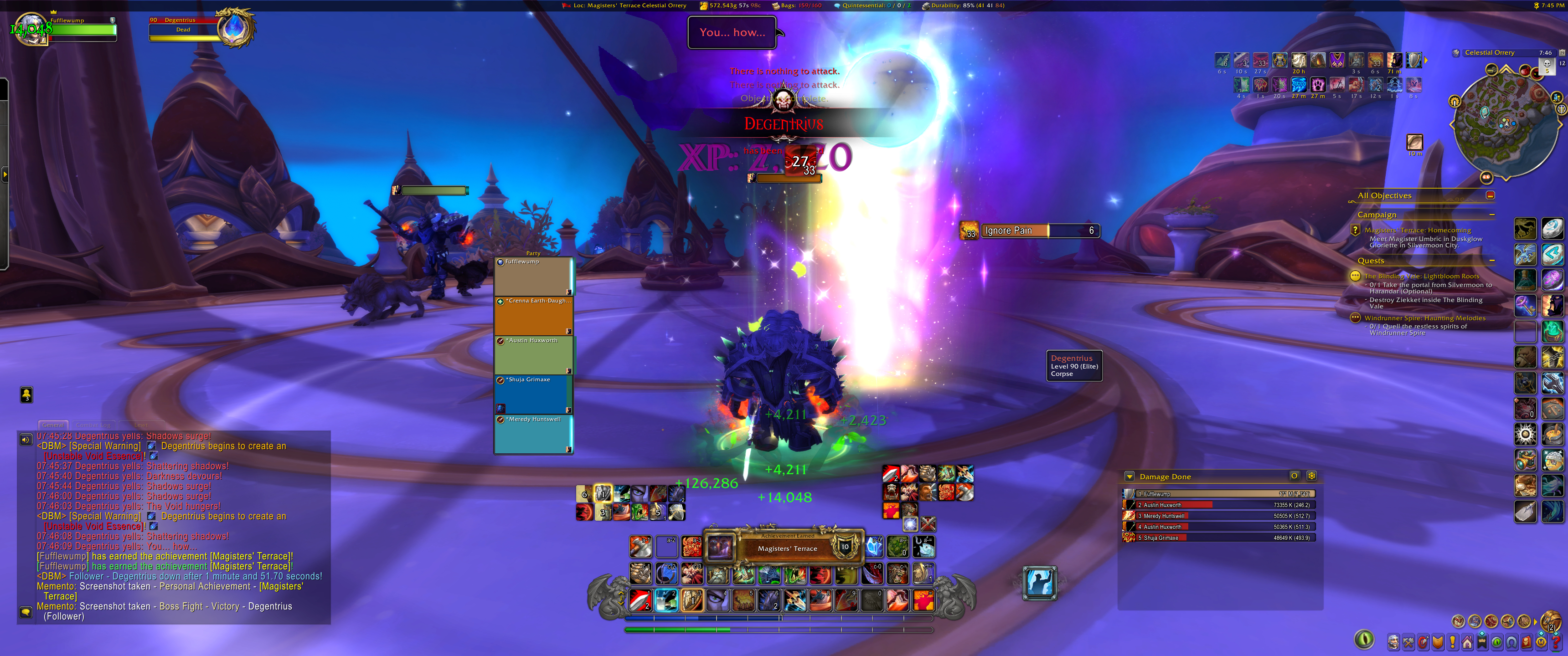Select Crenna Earth-Daughter's party frame

pos(533,316)
